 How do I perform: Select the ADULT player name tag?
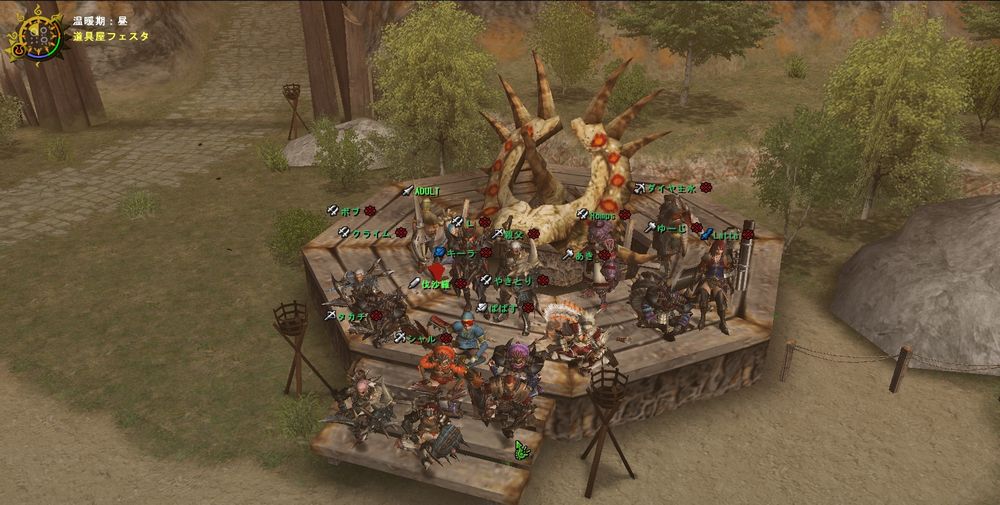pos(427,191)
